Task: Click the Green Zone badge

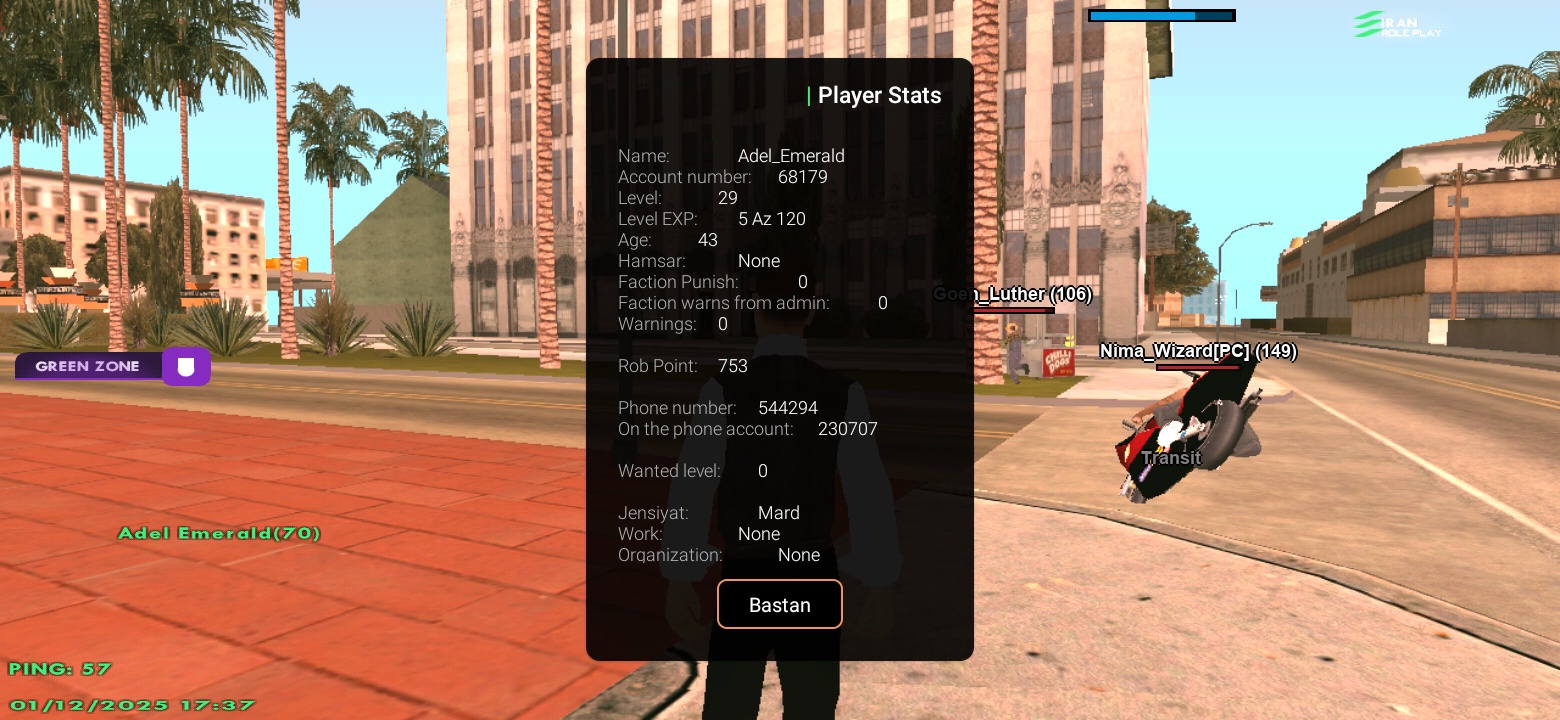Action: click(x=87, y=366)
